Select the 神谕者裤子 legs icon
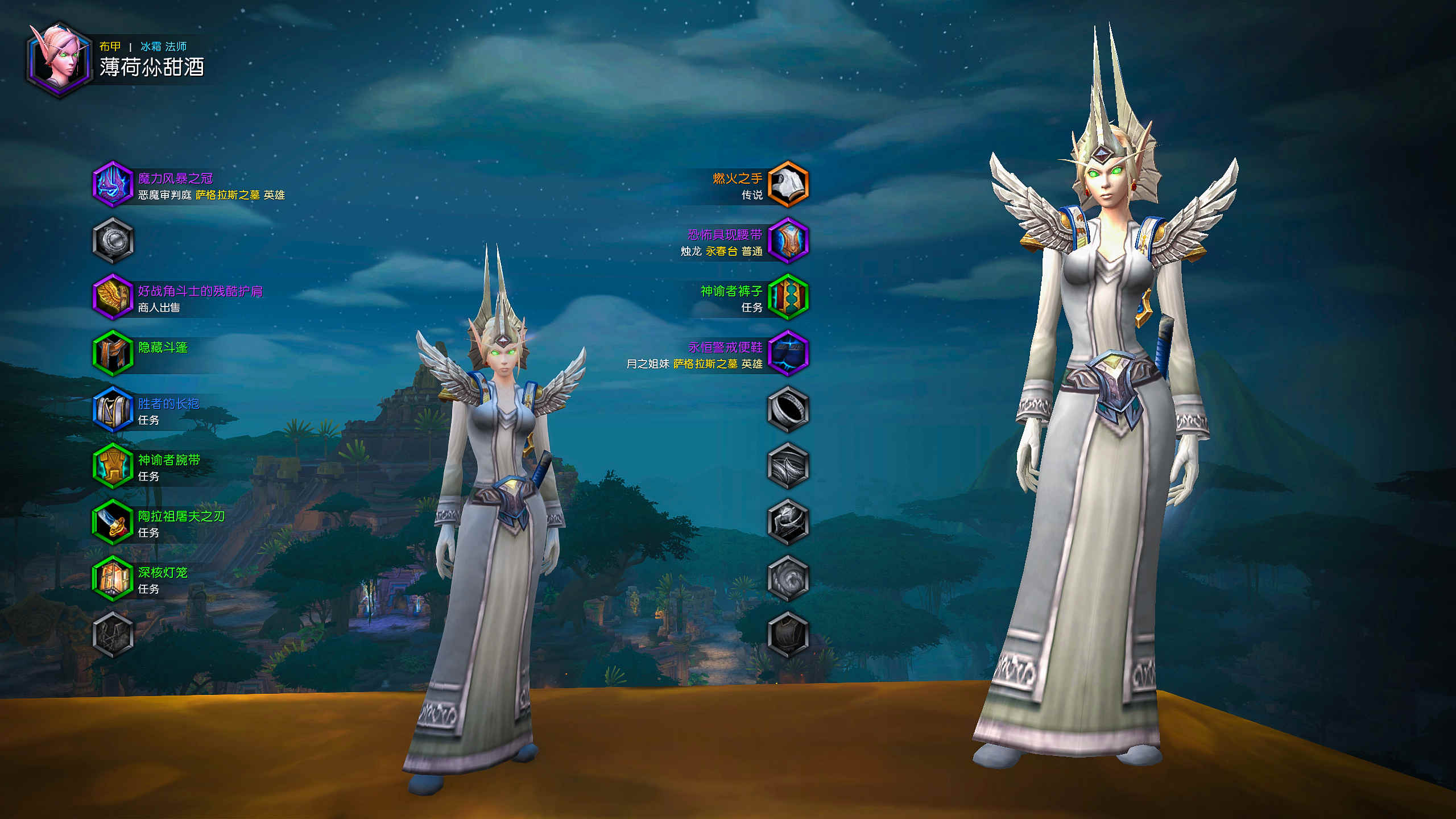Image resolution: width=1456 pixels, height=819 pixels. point(788,297)
